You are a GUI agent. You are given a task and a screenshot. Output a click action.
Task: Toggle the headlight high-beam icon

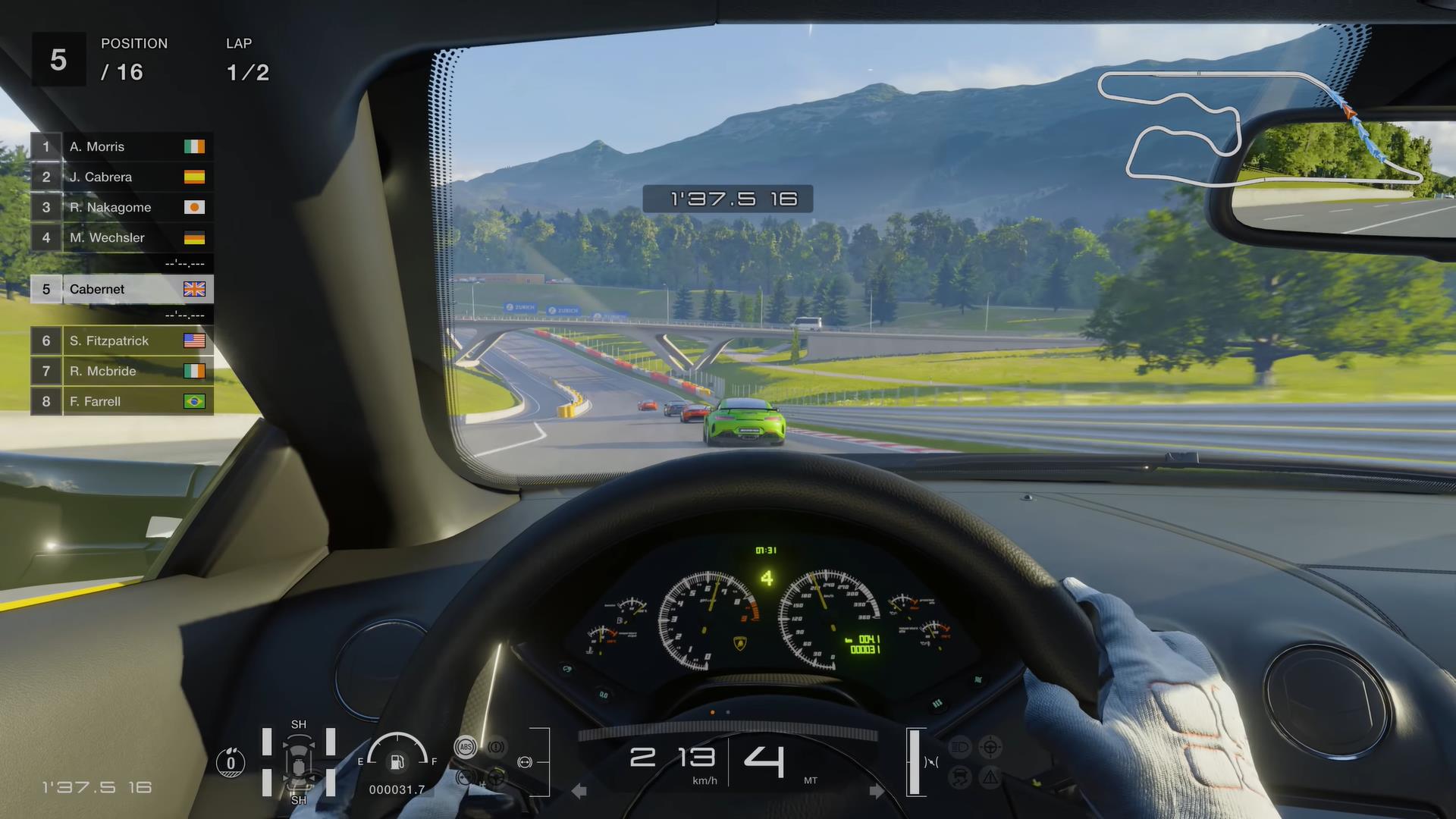tap(959, 747)
